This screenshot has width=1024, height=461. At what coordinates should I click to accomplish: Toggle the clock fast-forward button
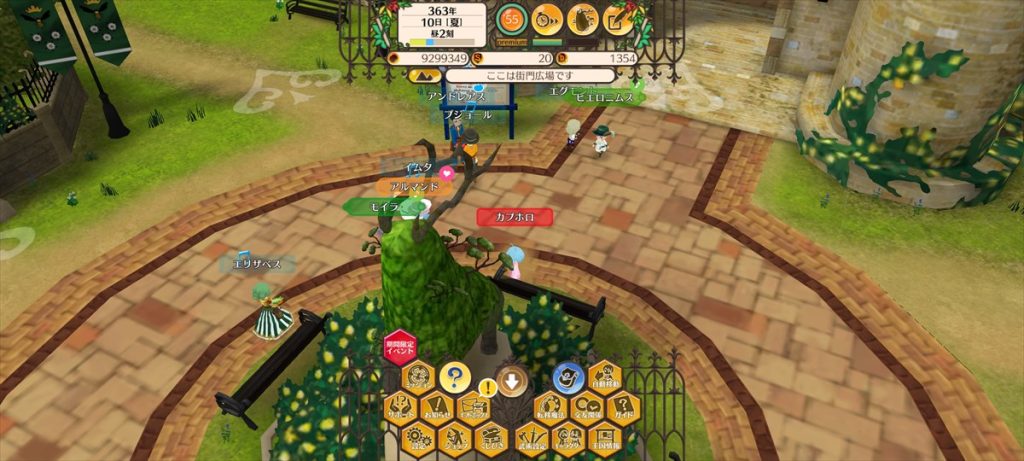coord(547,19)
